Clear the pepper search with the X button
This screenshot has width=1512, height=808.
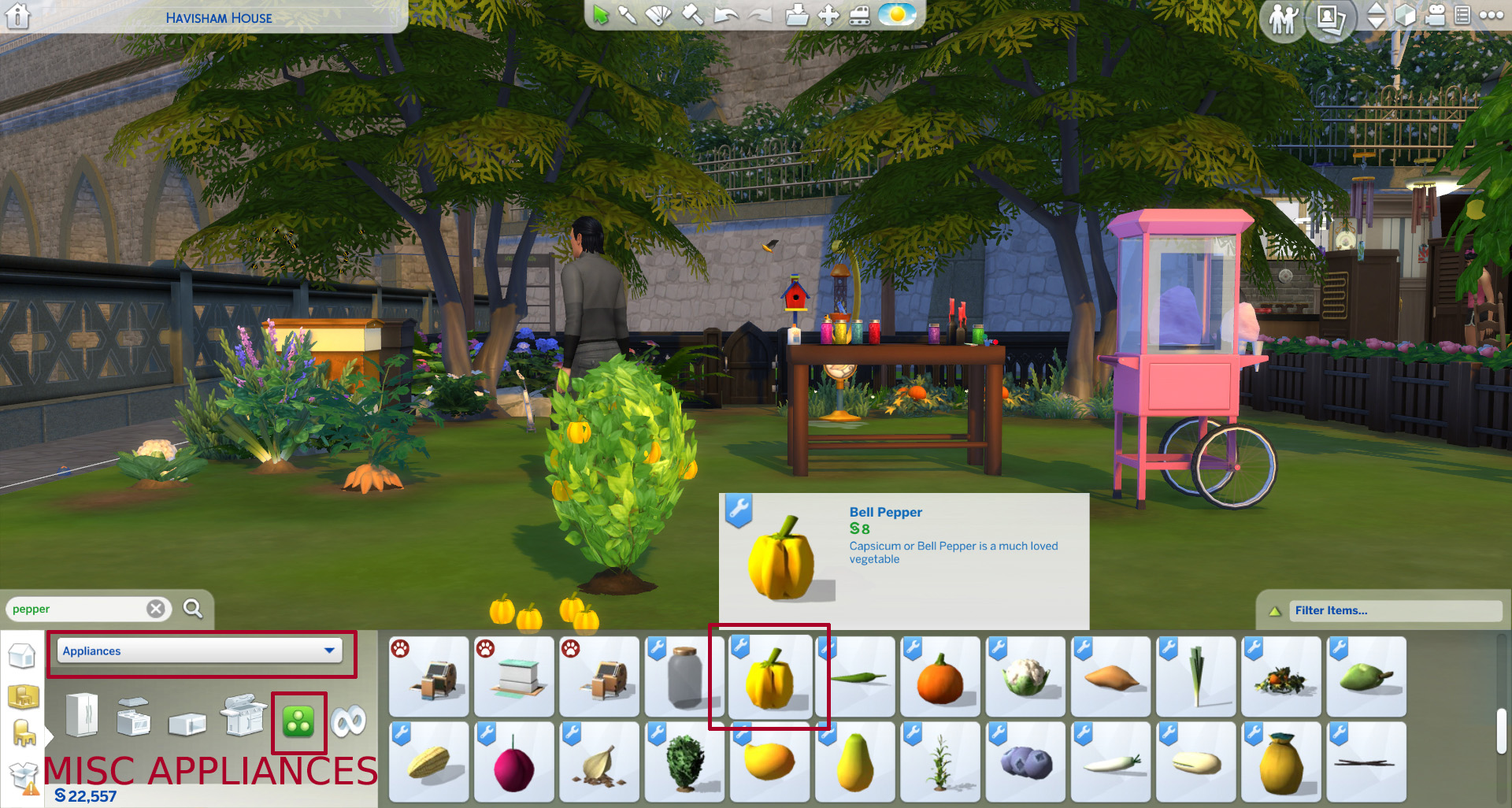tap(157, 608)
